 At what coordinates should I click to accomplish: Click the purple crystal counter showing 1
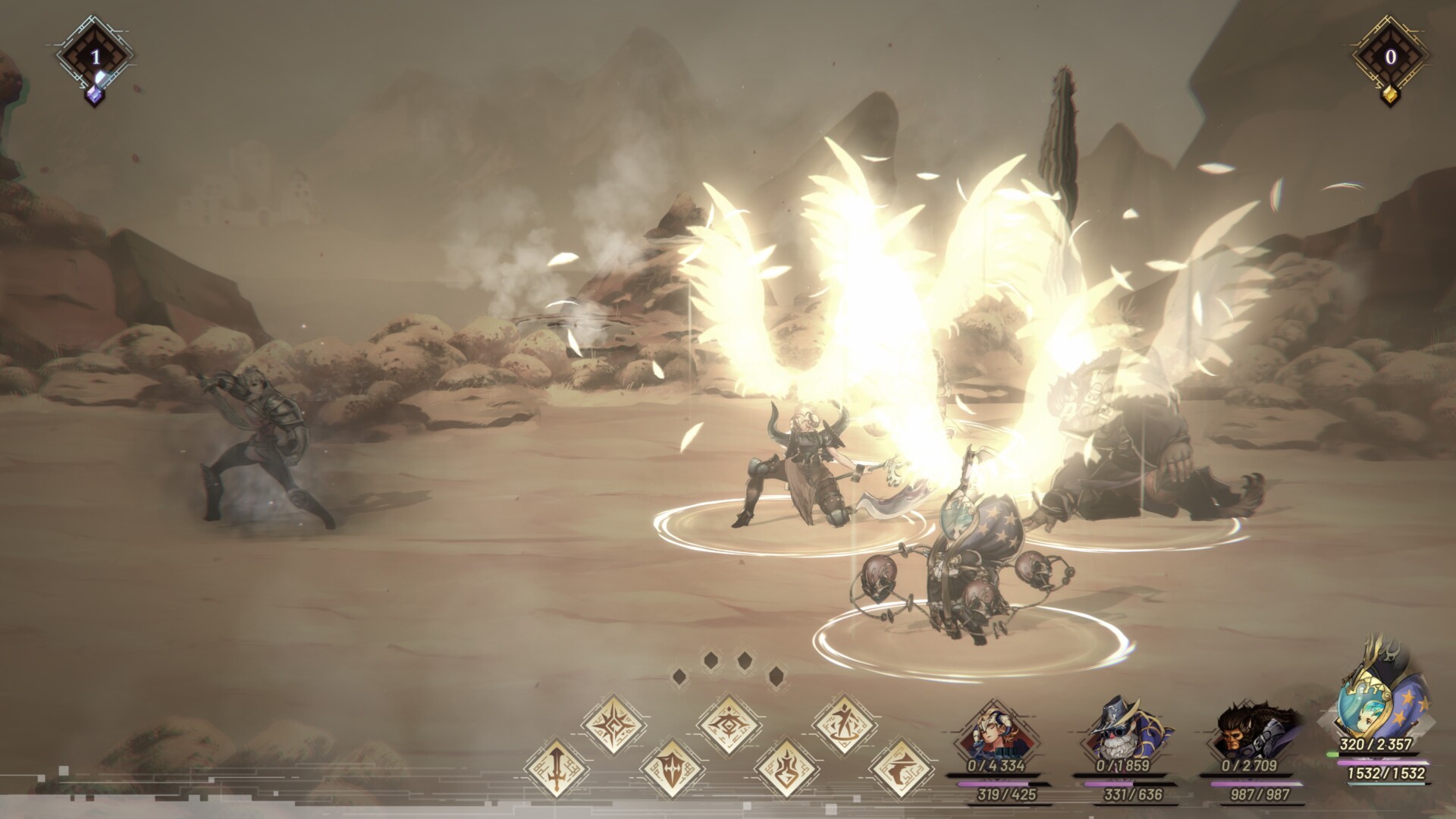95,57
